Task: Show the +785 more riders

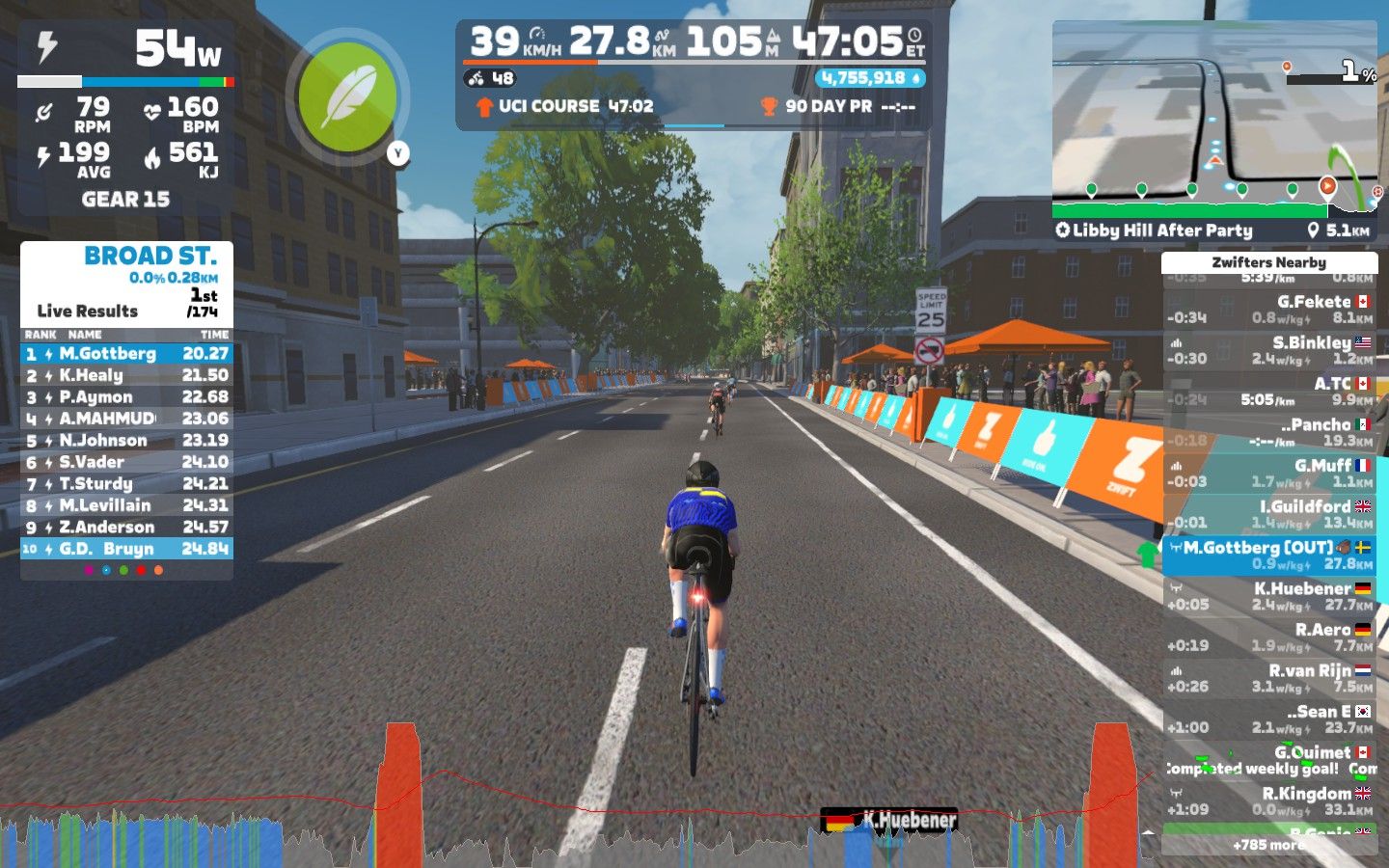Action: coord(1268,845)
